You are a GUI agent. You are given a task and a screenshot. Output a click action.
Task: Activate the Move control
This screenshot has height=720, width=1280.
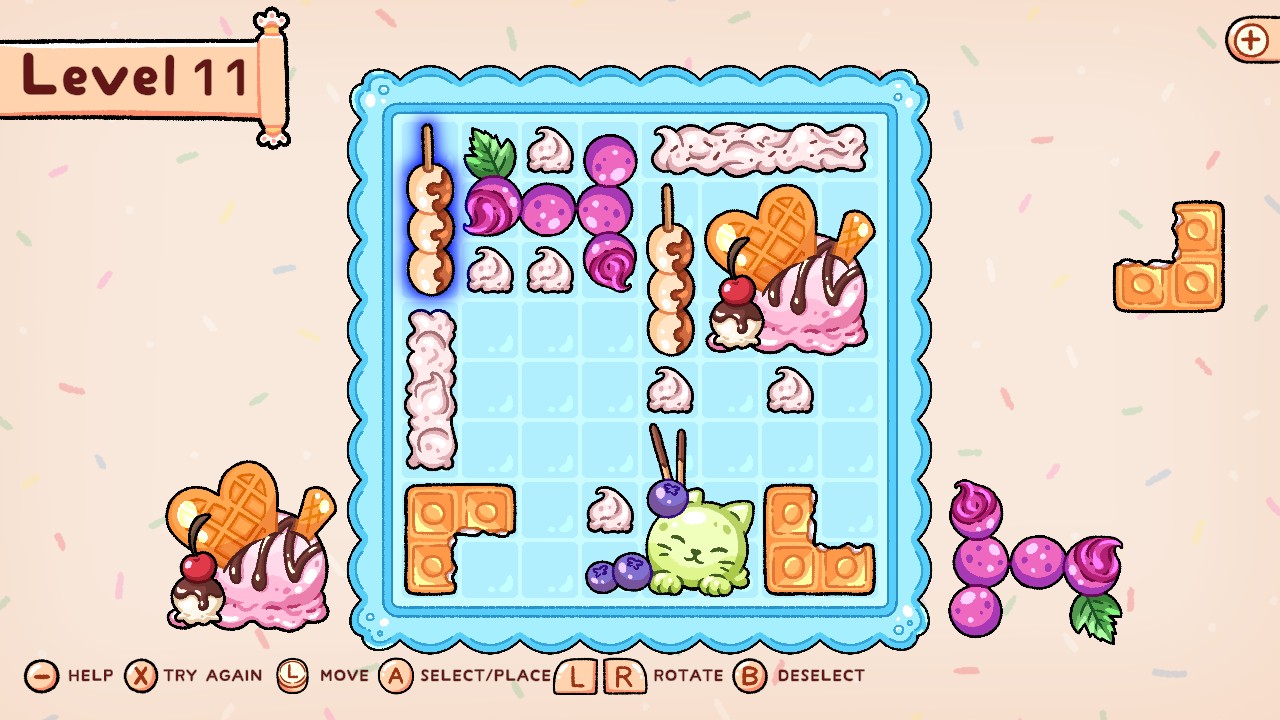(x=292, y=675)
